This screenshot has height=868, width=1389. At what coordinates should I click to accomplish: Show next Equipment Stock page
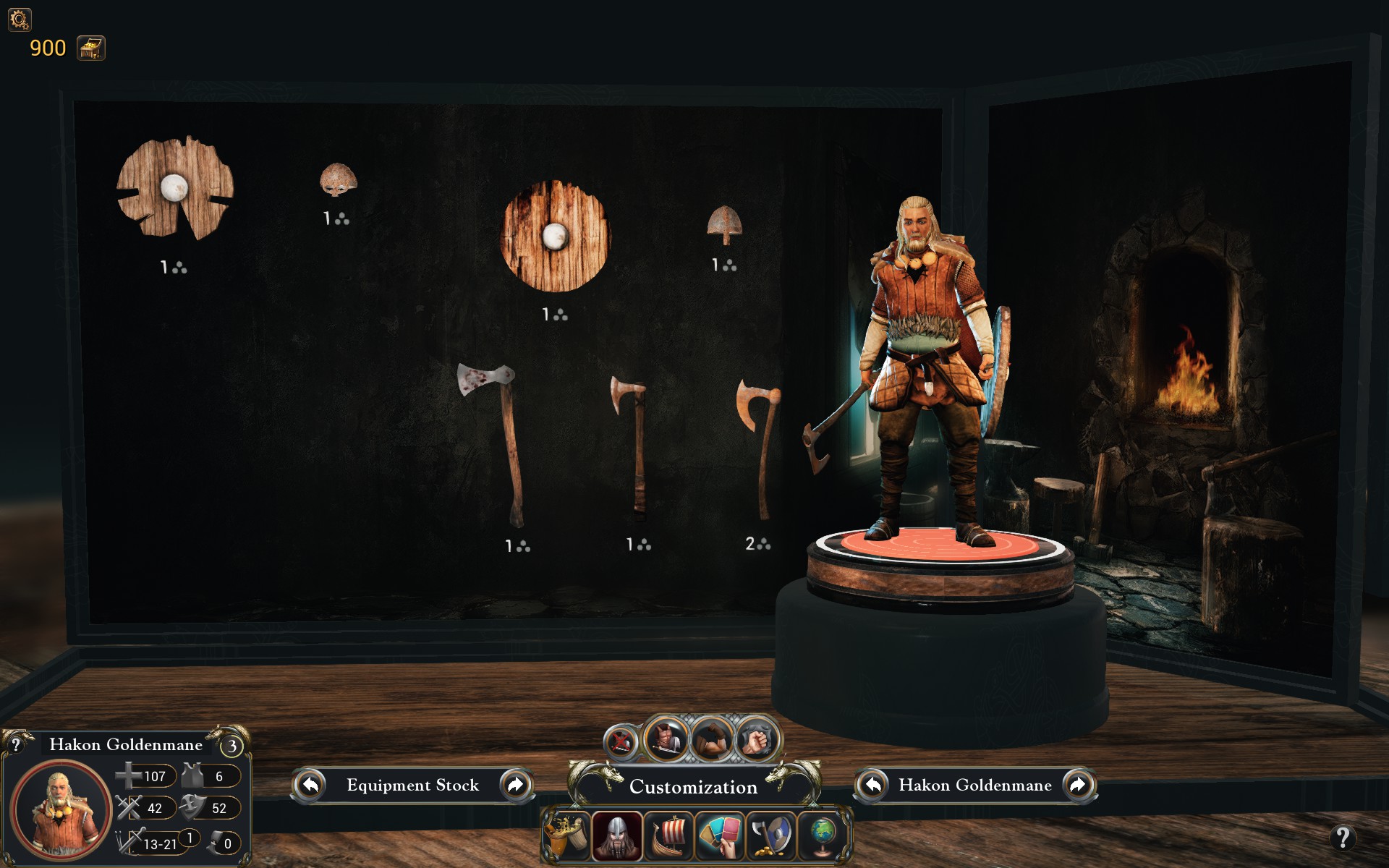(516, 785)
